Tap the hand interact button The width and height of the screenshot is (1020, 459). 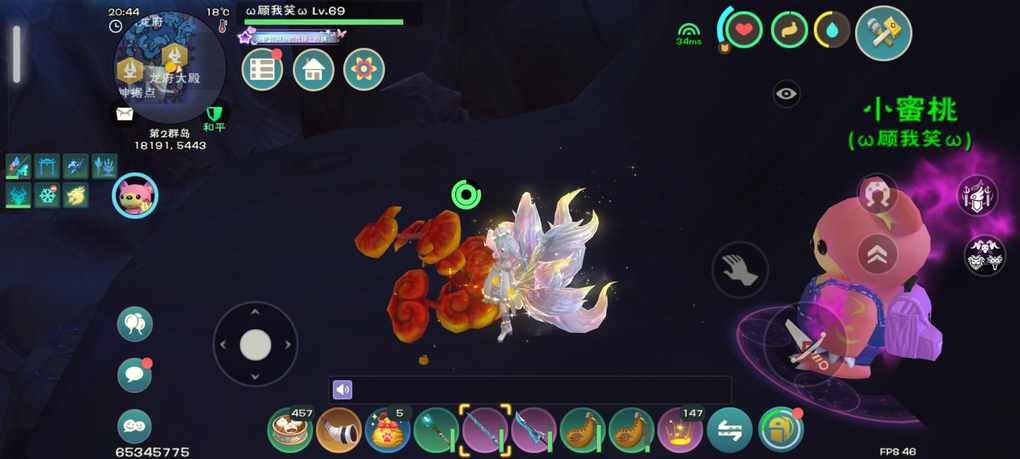tap(740, 269)
